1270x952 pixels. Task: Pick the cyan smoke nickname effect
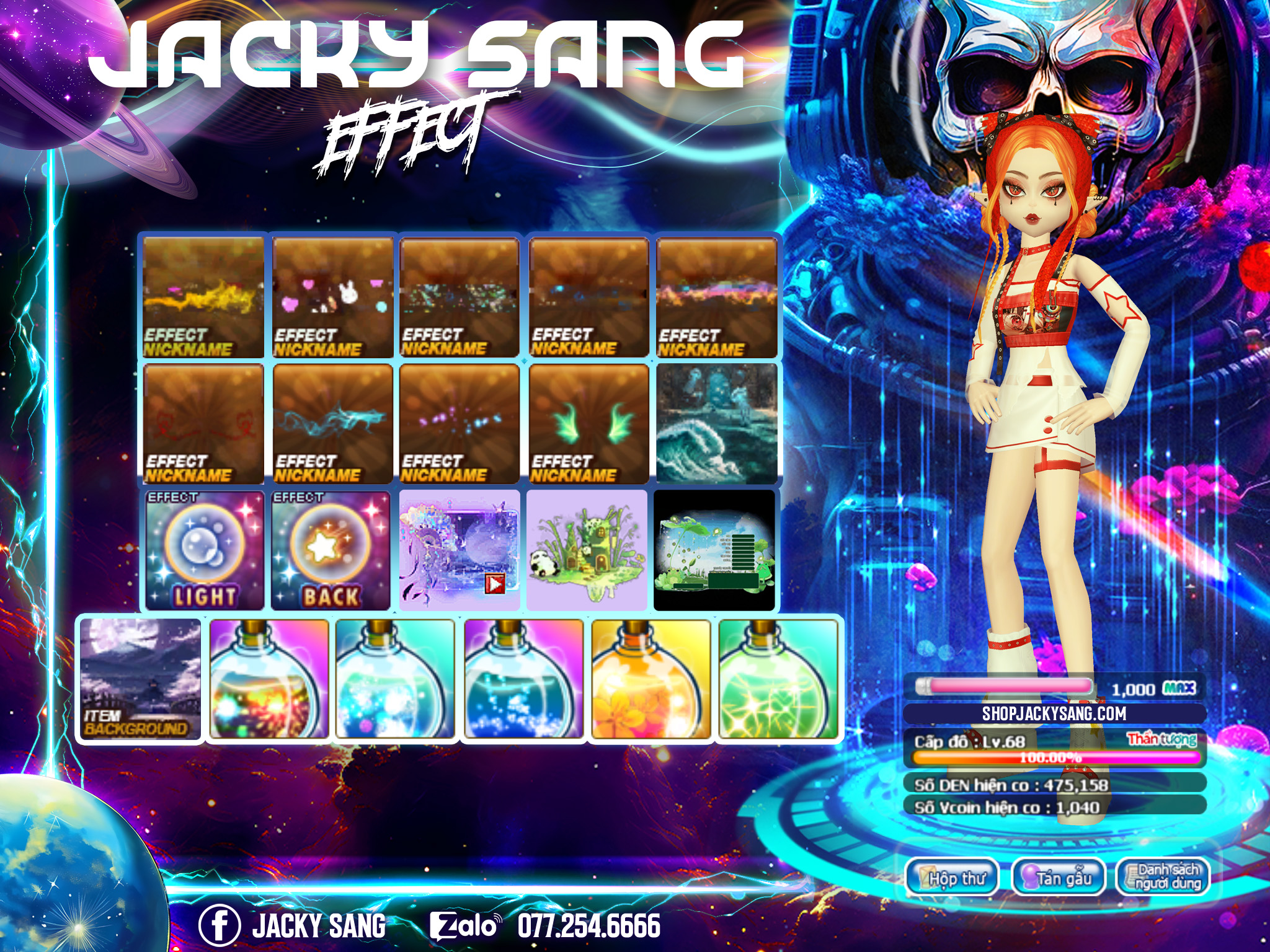[333, 424]
